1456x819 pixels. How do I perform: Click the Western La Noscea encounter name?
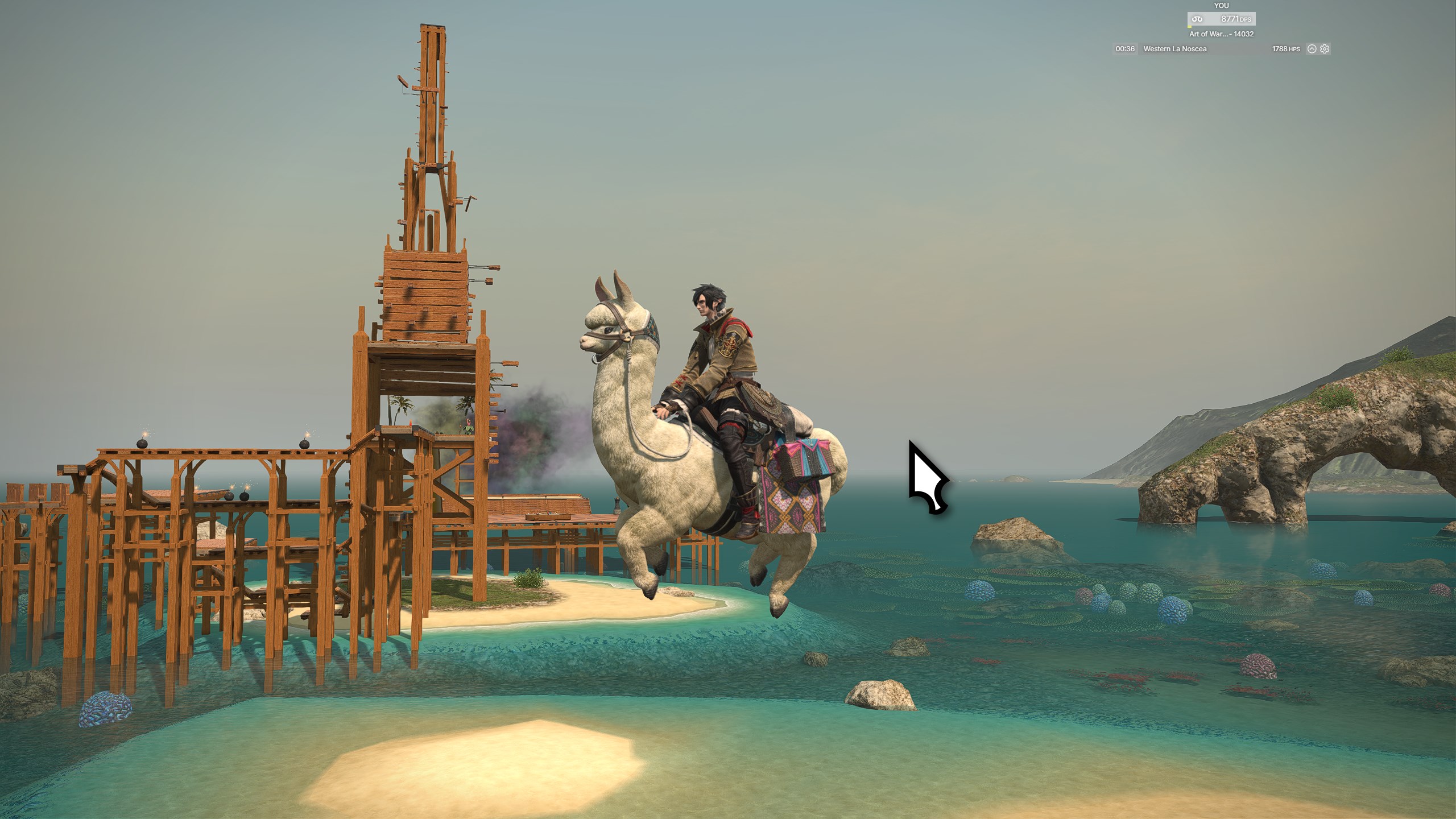pyautogui.click(x=1174, y=49)
